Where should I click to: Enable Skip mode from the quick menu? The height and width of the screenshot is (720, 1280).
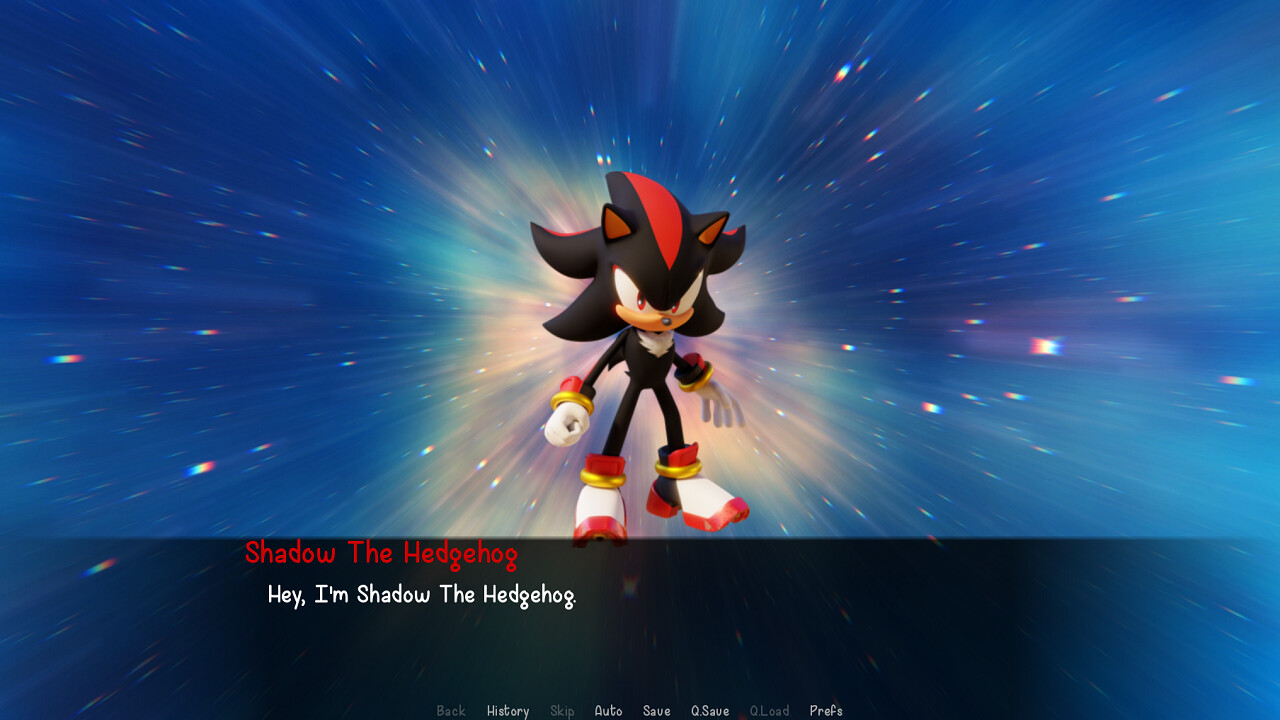[562, 710]
